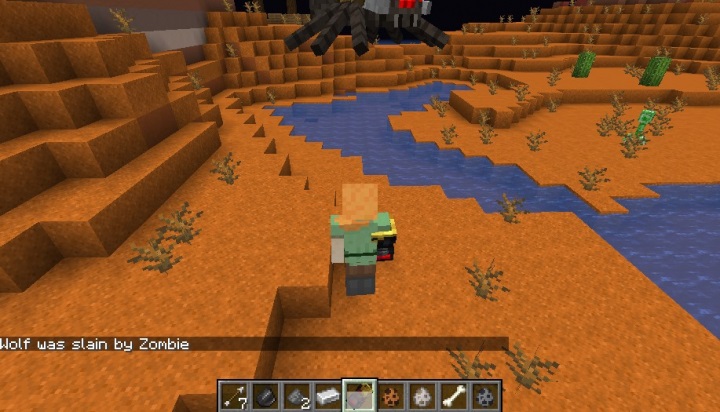Switch to the dark gray spawn egg slot

click(485, 396)
